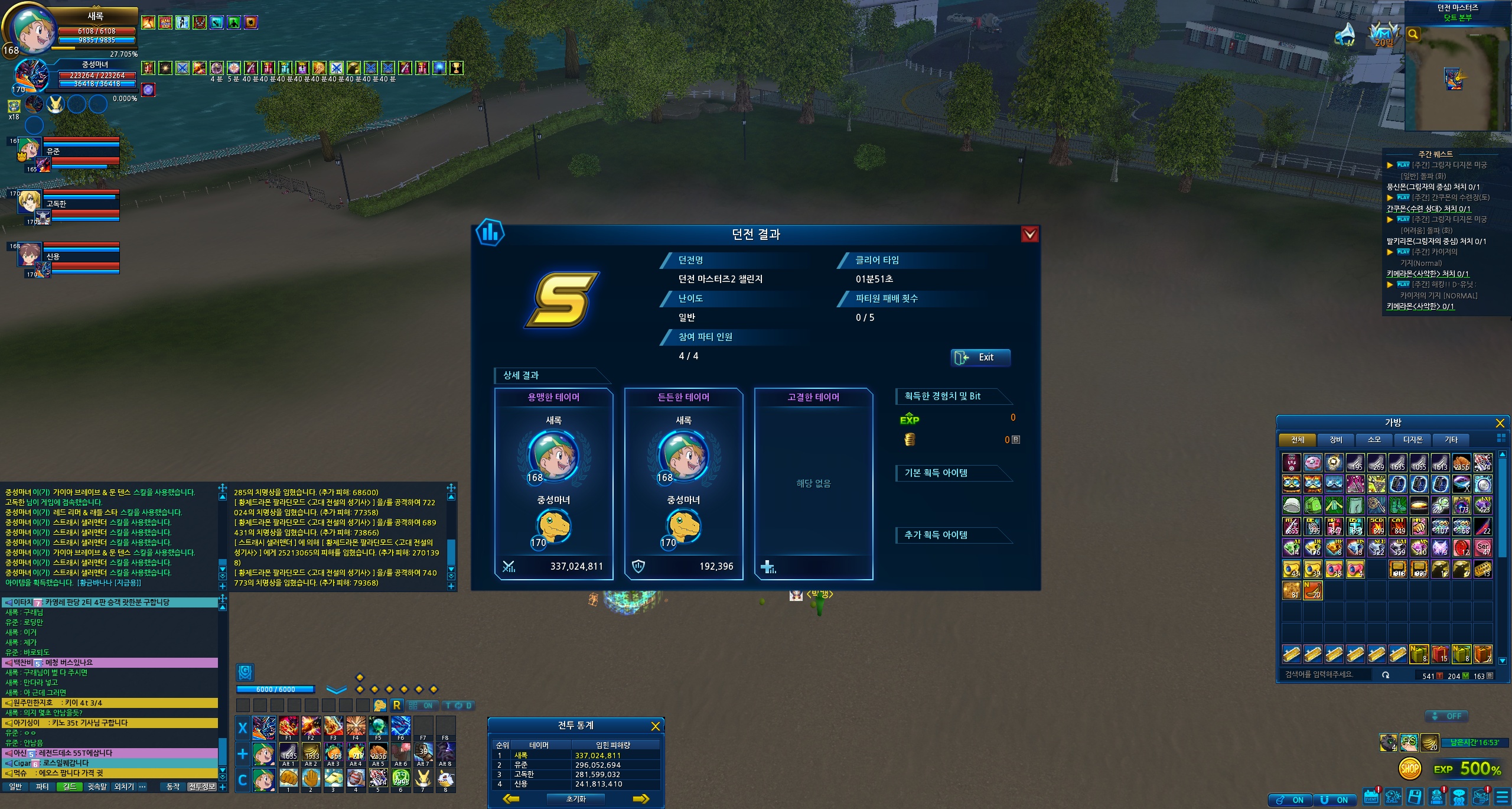Show the 기타 bag tab
This screenshot has height=809, width=1512.
coord(1451,440)
